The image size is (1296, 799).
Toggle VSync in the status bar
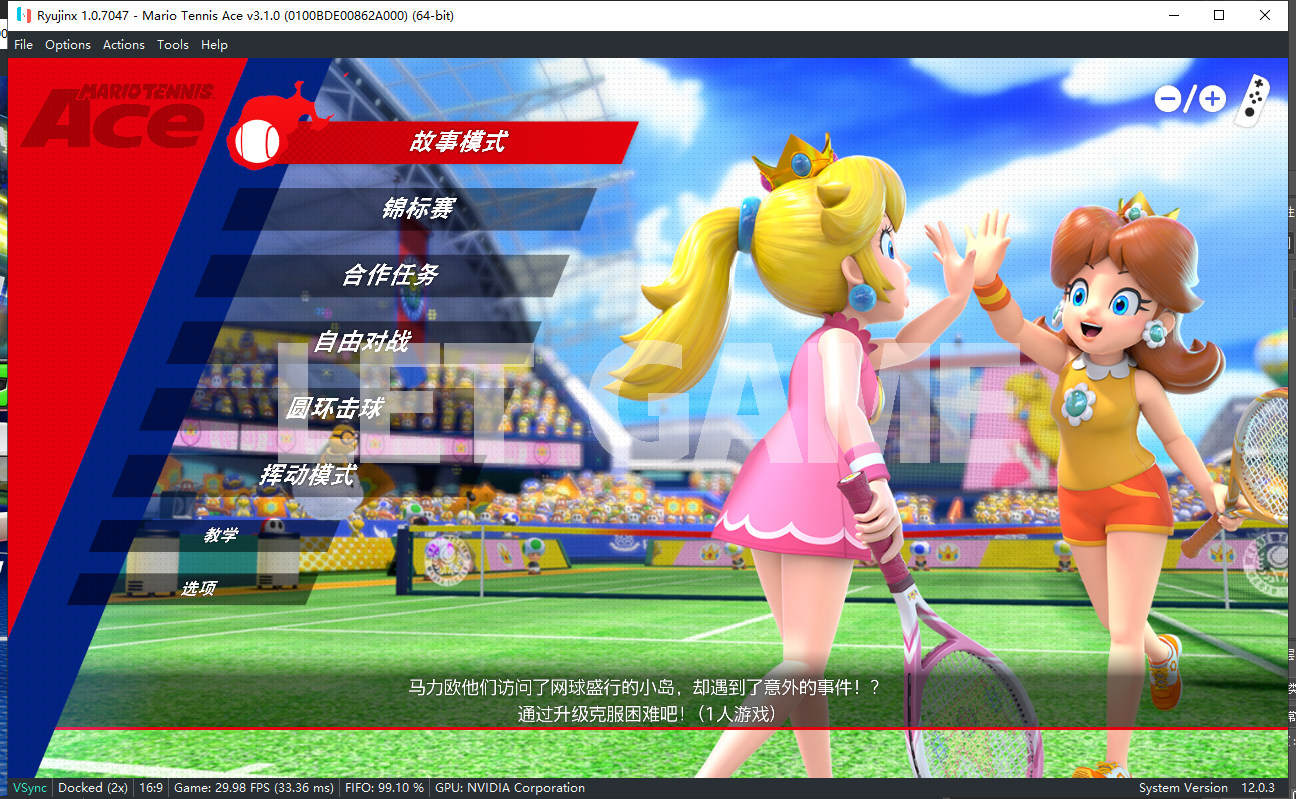pyautogui.click(x=30, y=788)
